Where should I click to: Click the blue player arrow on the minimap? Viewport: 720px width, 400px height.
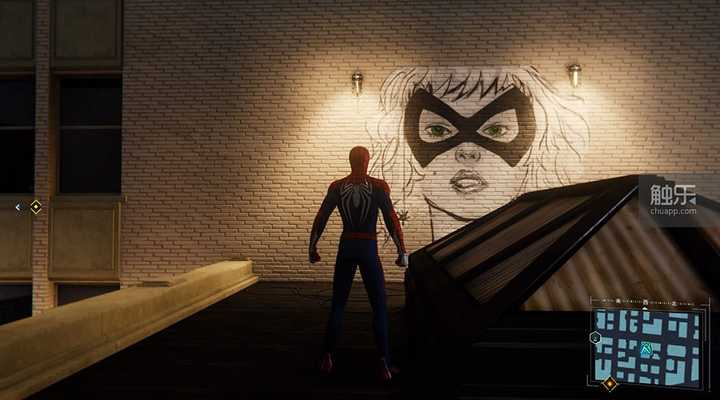645,349
